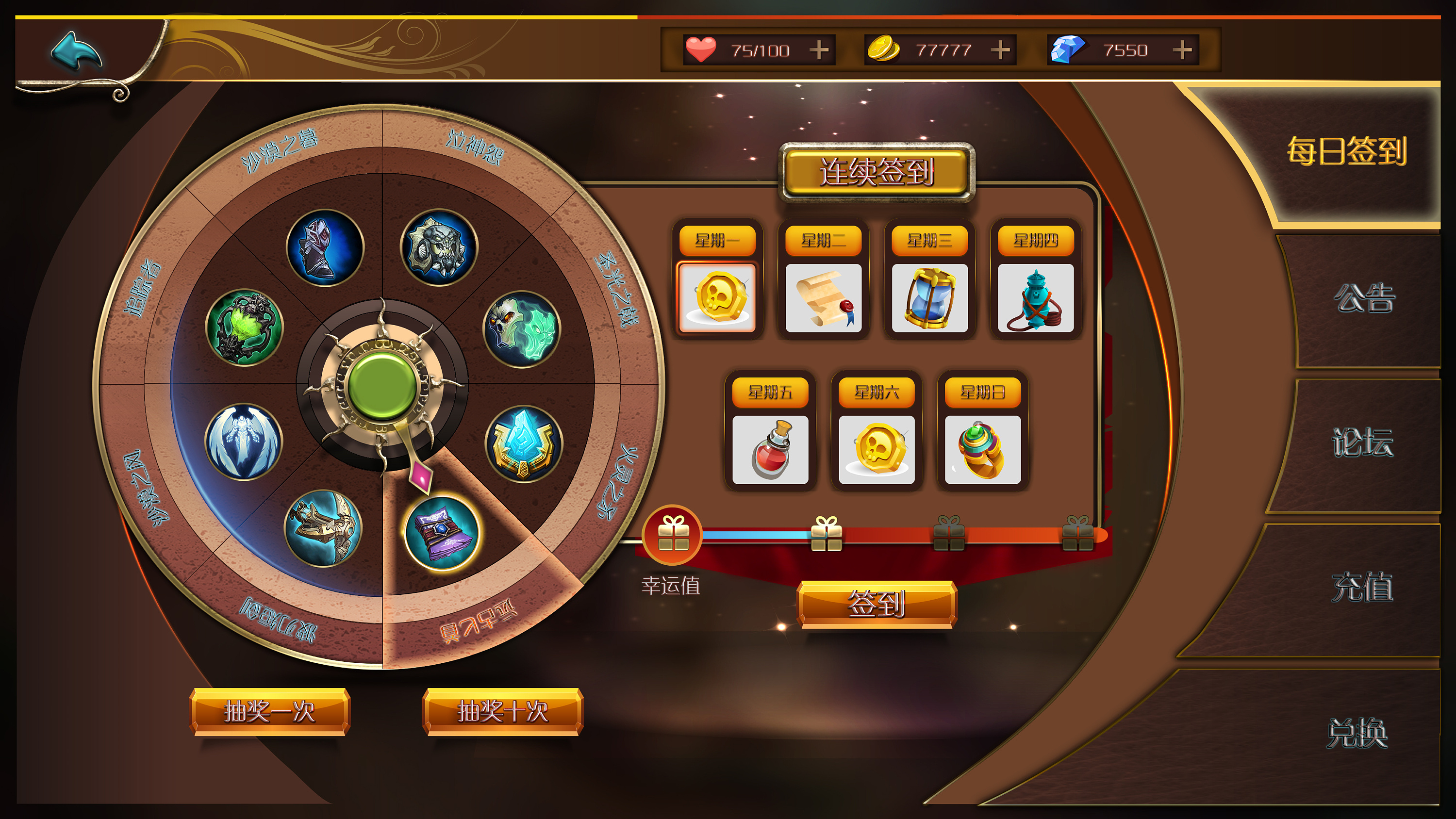
Task: Open the 公告 announcements tab
Action: coord(1363,298)
